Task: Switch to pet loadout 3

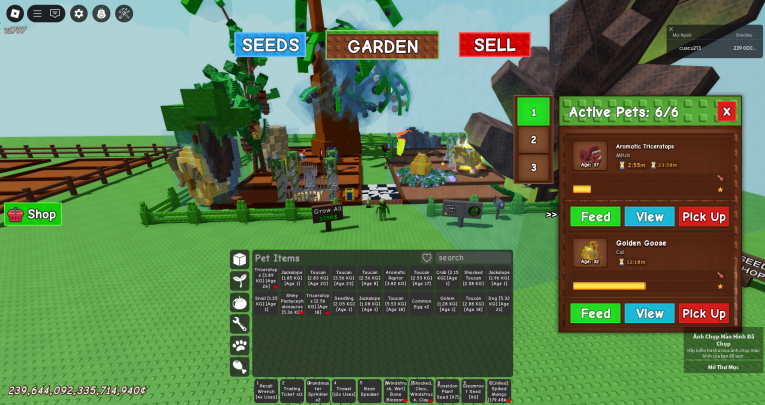Action: click(x=534, y=167)
